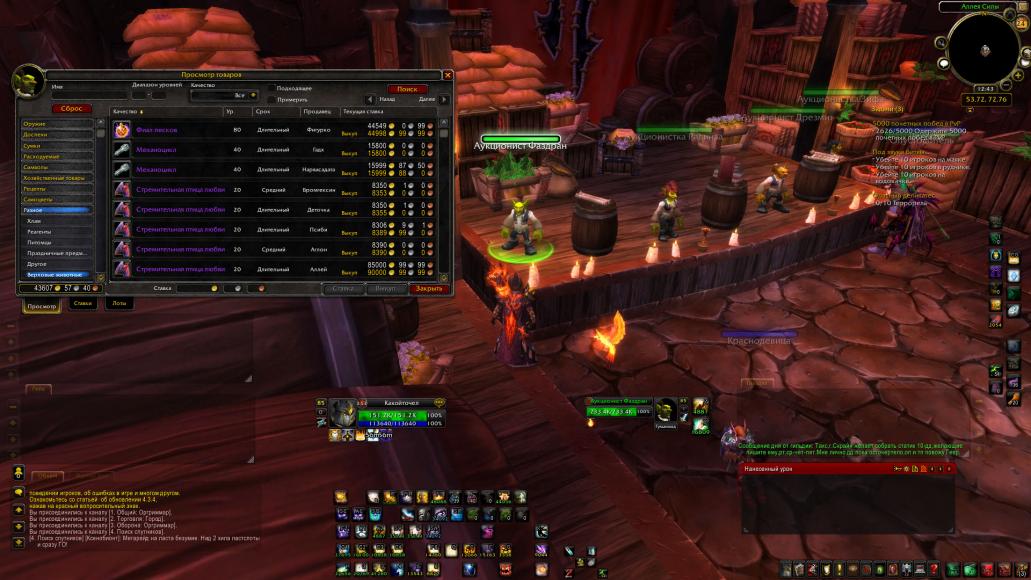
Task: Click the red Закрыть button
Action: 429,288
